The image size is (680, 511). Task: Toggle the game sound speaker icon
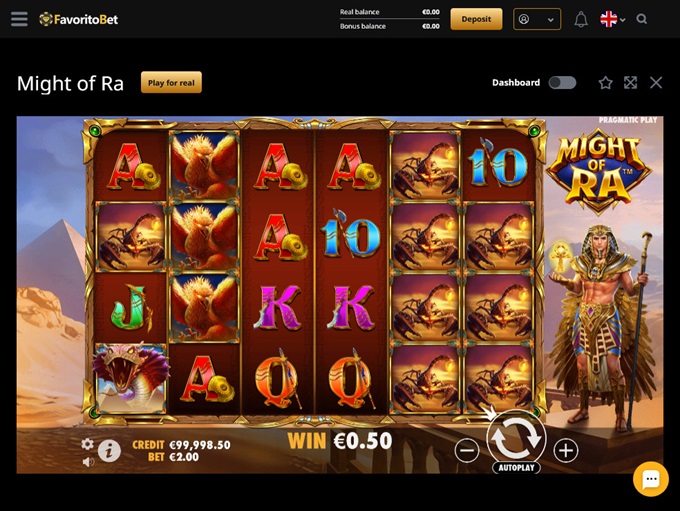pyautogui.click(x=88, y=461)
